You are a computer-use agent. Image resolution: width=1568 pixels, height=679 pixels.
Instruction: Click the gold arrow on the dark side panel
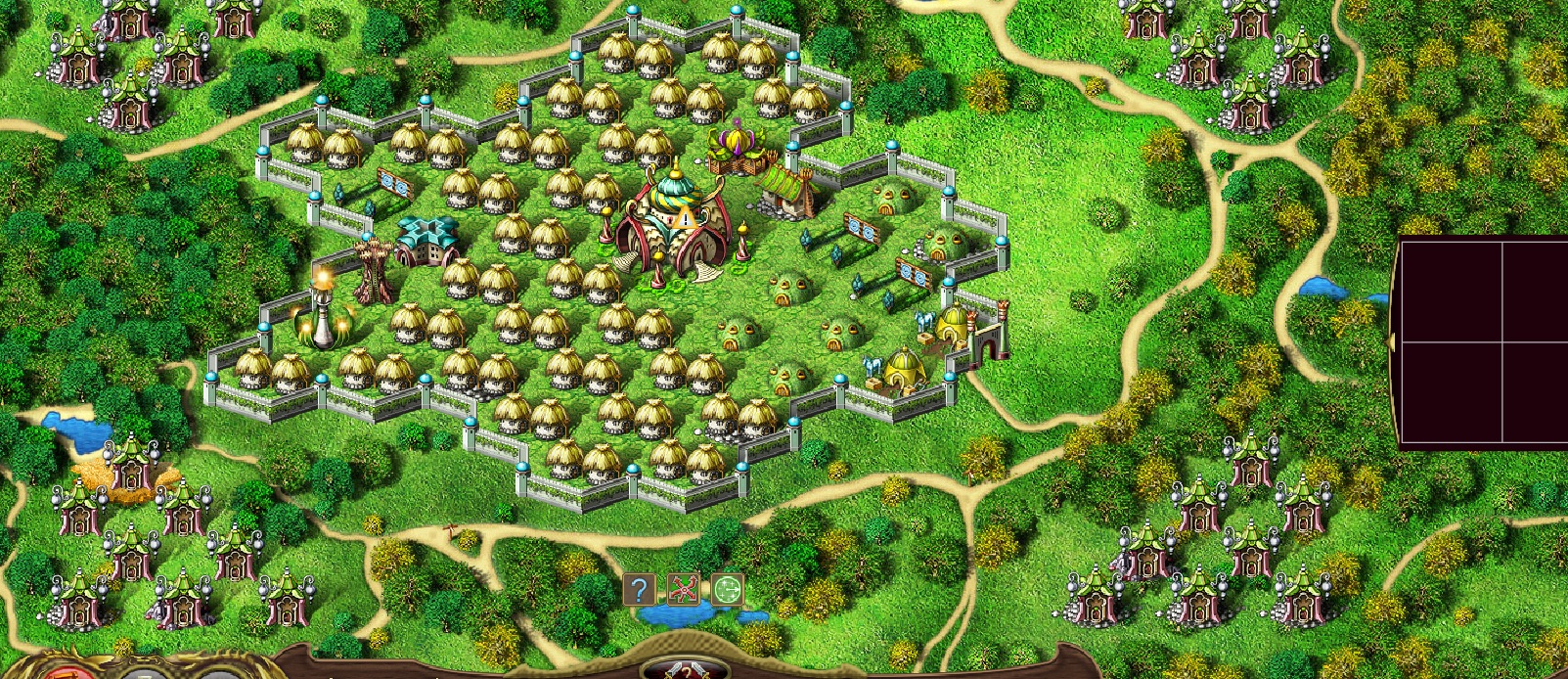tap(1393, 341)
